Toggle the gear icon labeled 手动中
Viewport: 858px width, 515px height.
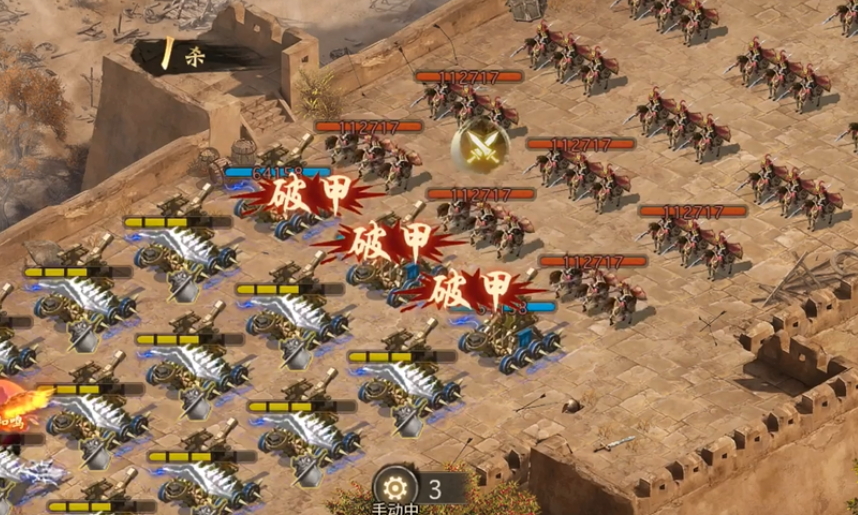click(x=396, y=488)
